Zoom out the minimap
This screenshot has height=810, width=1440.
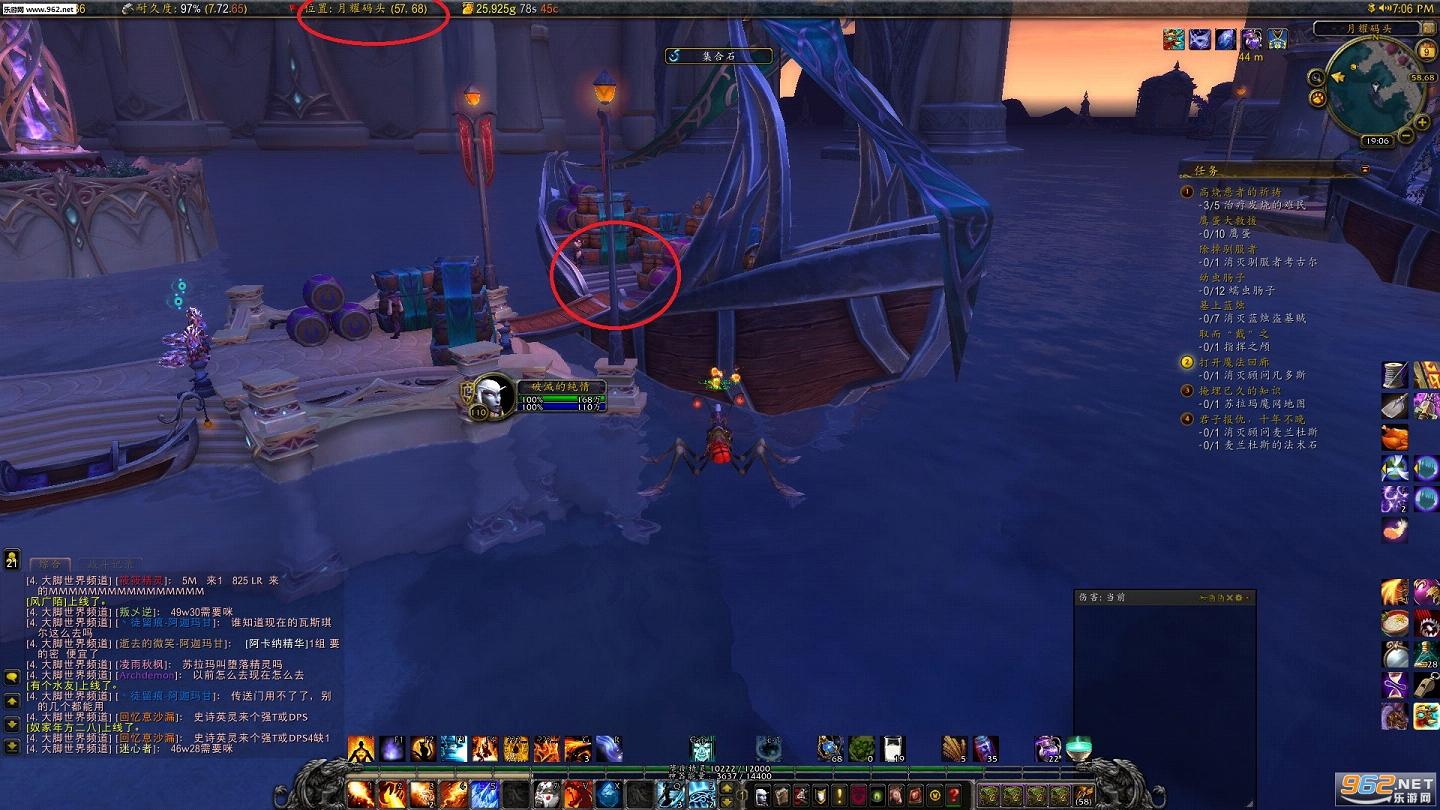(x=1407, y=136)
